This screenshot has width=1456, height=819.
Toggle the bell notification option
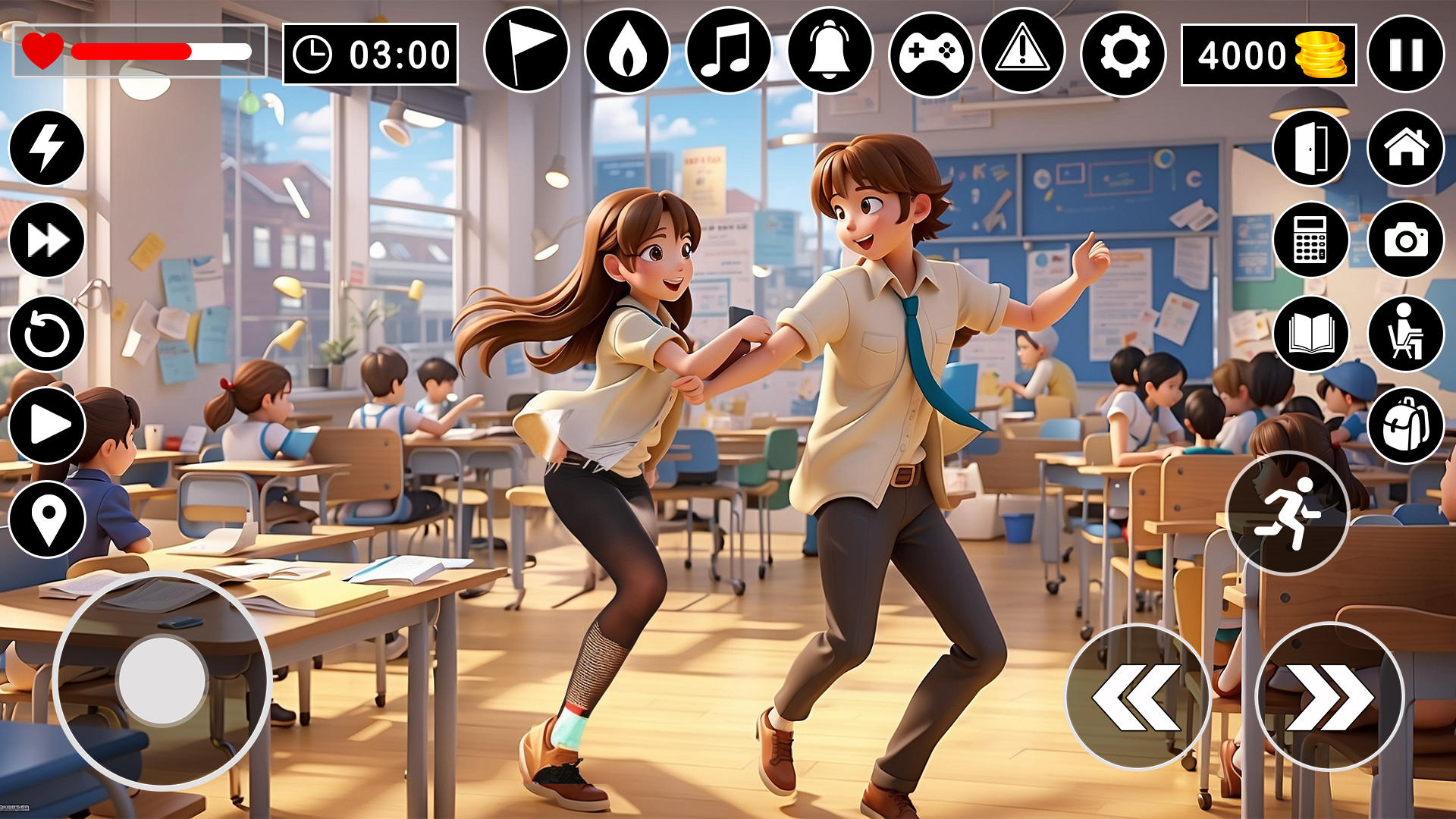coord(830,52)
